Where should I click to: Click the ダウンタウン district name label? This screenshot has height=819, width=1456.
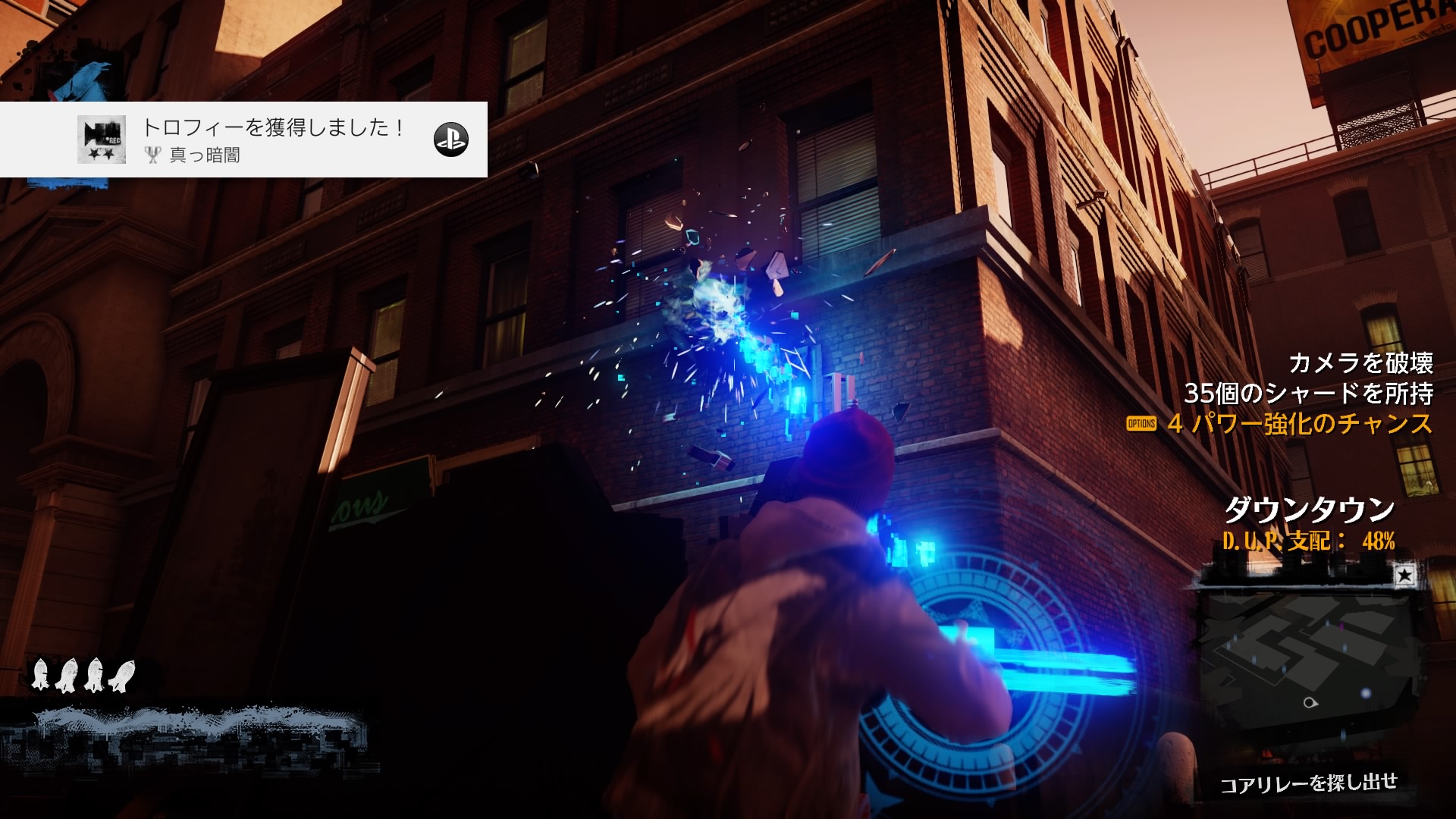1310,510
